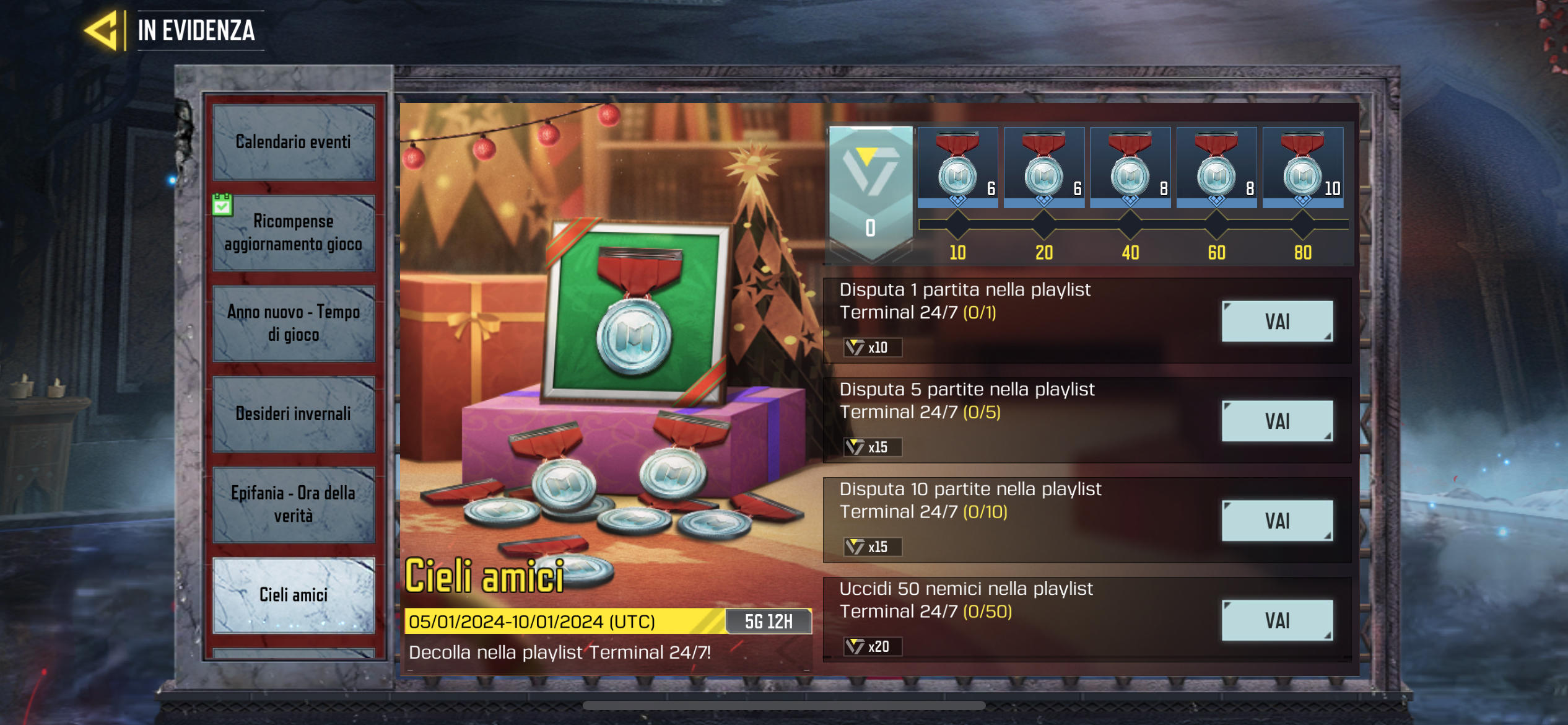Screen dimensions: 1568x725
Task: Open the medal reward at milestone 80
Action: 1302,167
